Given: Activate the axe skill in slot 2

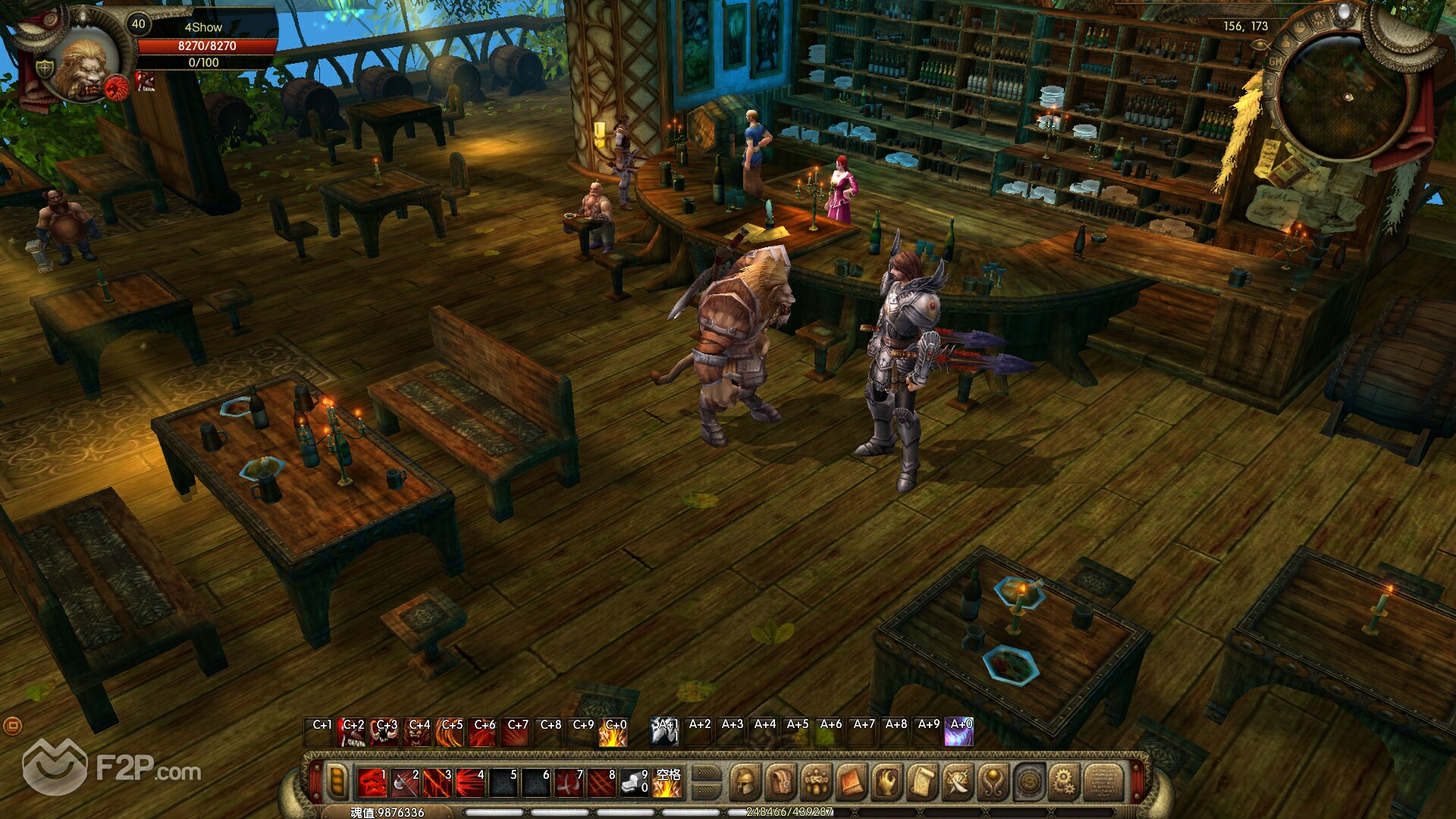Looking at the screenshot, I should (x=406, y=783).
